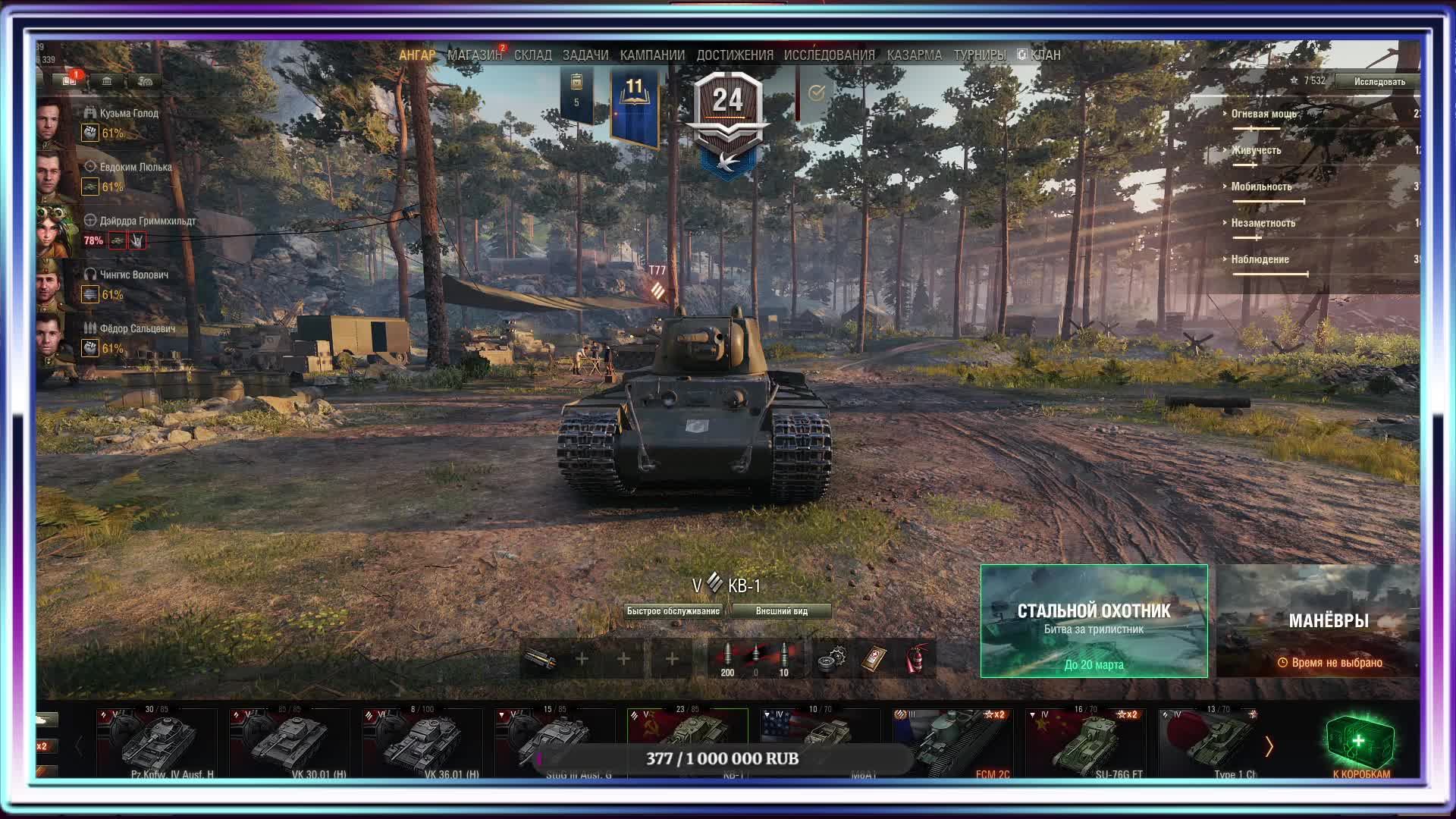Open the Манёвры mode banner
Viewport: 1456px width, 819px height.
pos(1319,621)
